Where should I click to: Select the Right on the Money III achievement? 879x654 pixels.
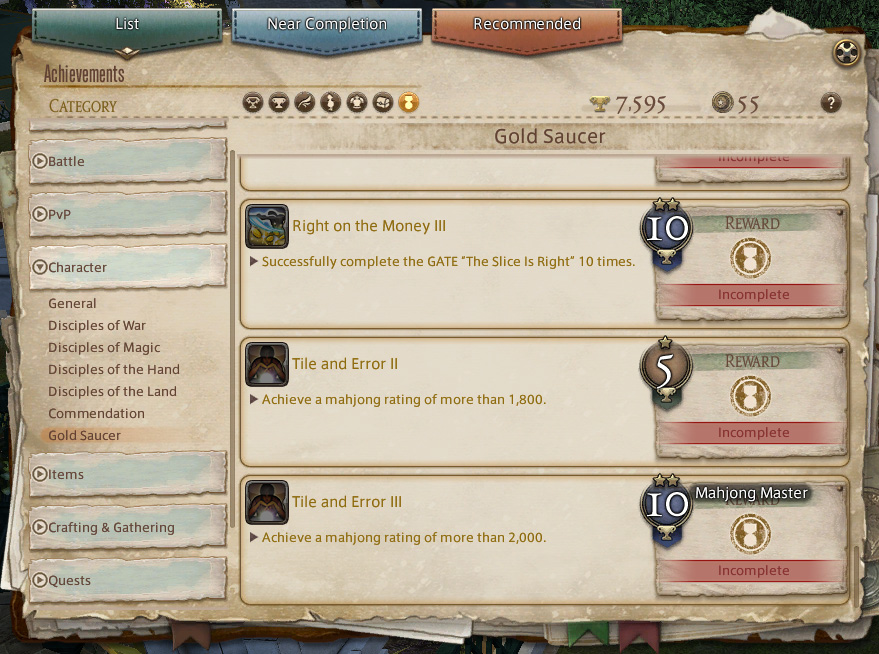point(369,226)
